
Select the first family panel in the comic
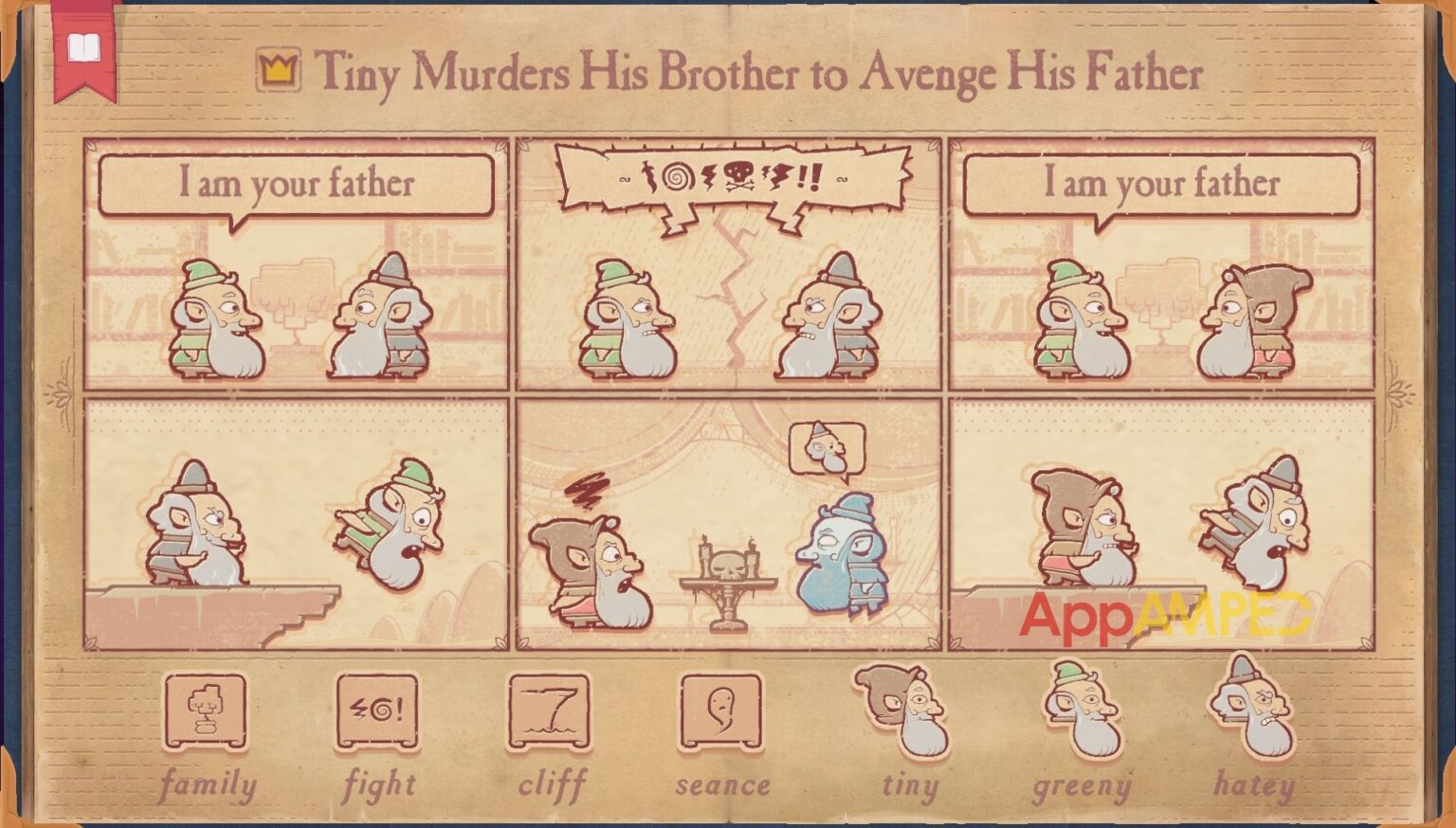(x=298, y=265)
